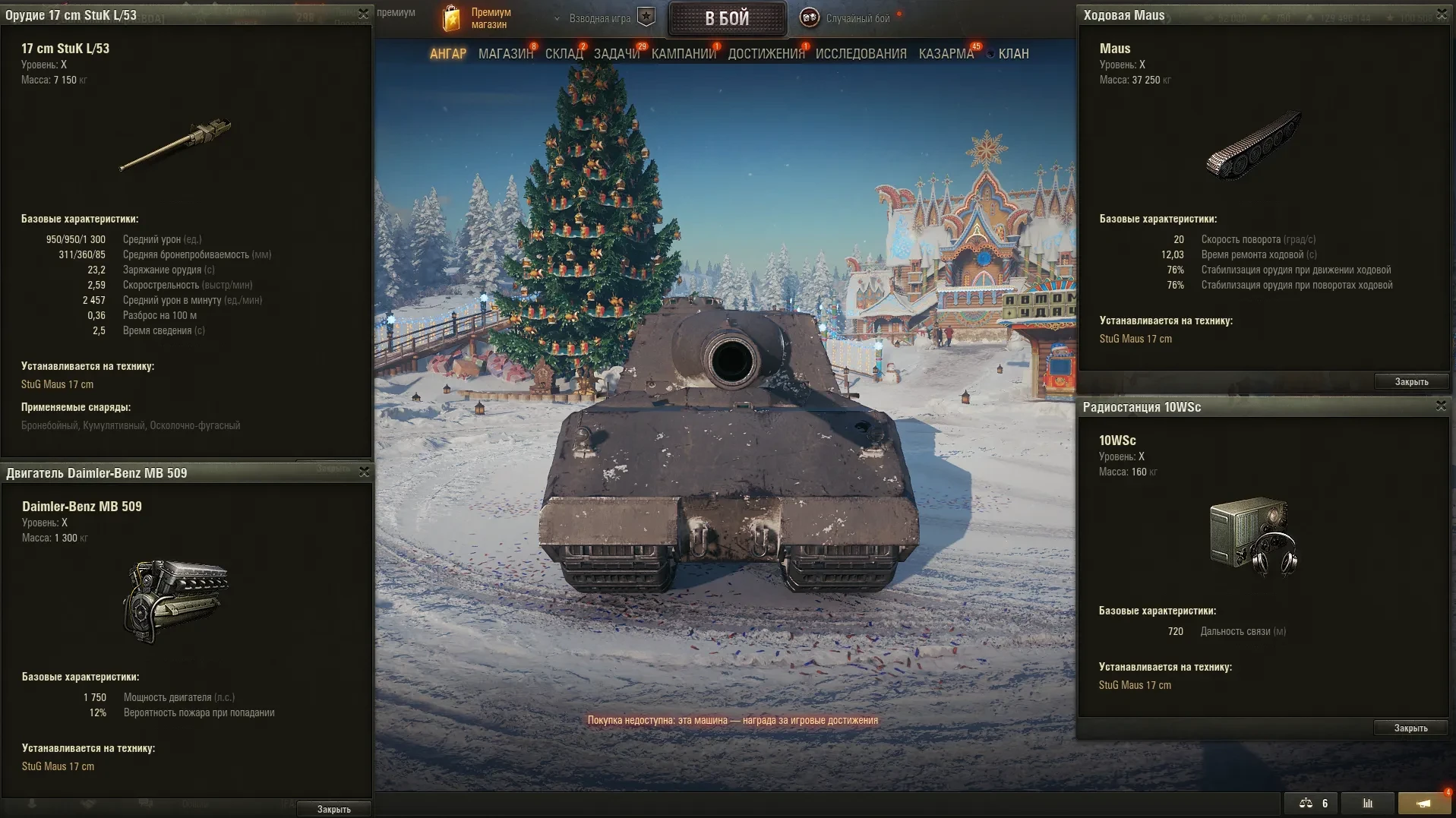This screenshot has height=818, width=1456.
Task: Switch to the АНГАР tab
Action: (x=448, y=54)
